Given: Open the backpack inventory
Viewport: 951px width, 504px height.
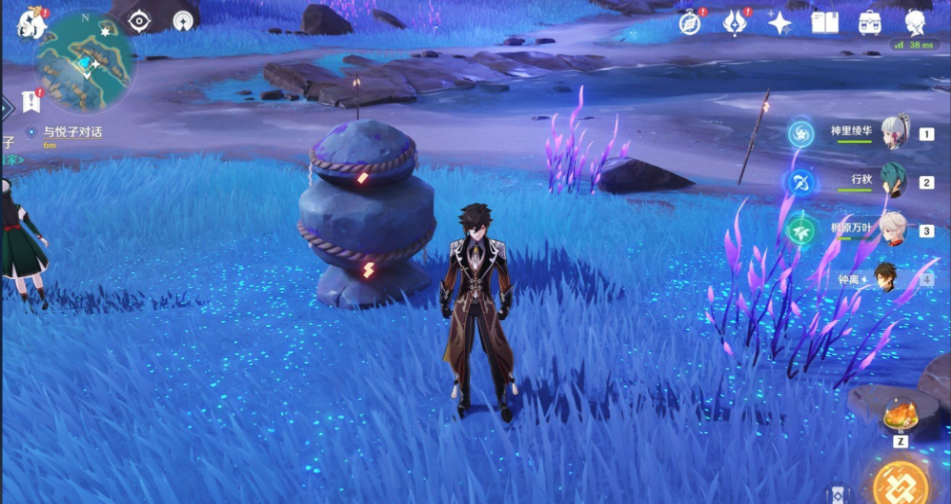Looking at the screenshot, I should (x=870, y=22).
